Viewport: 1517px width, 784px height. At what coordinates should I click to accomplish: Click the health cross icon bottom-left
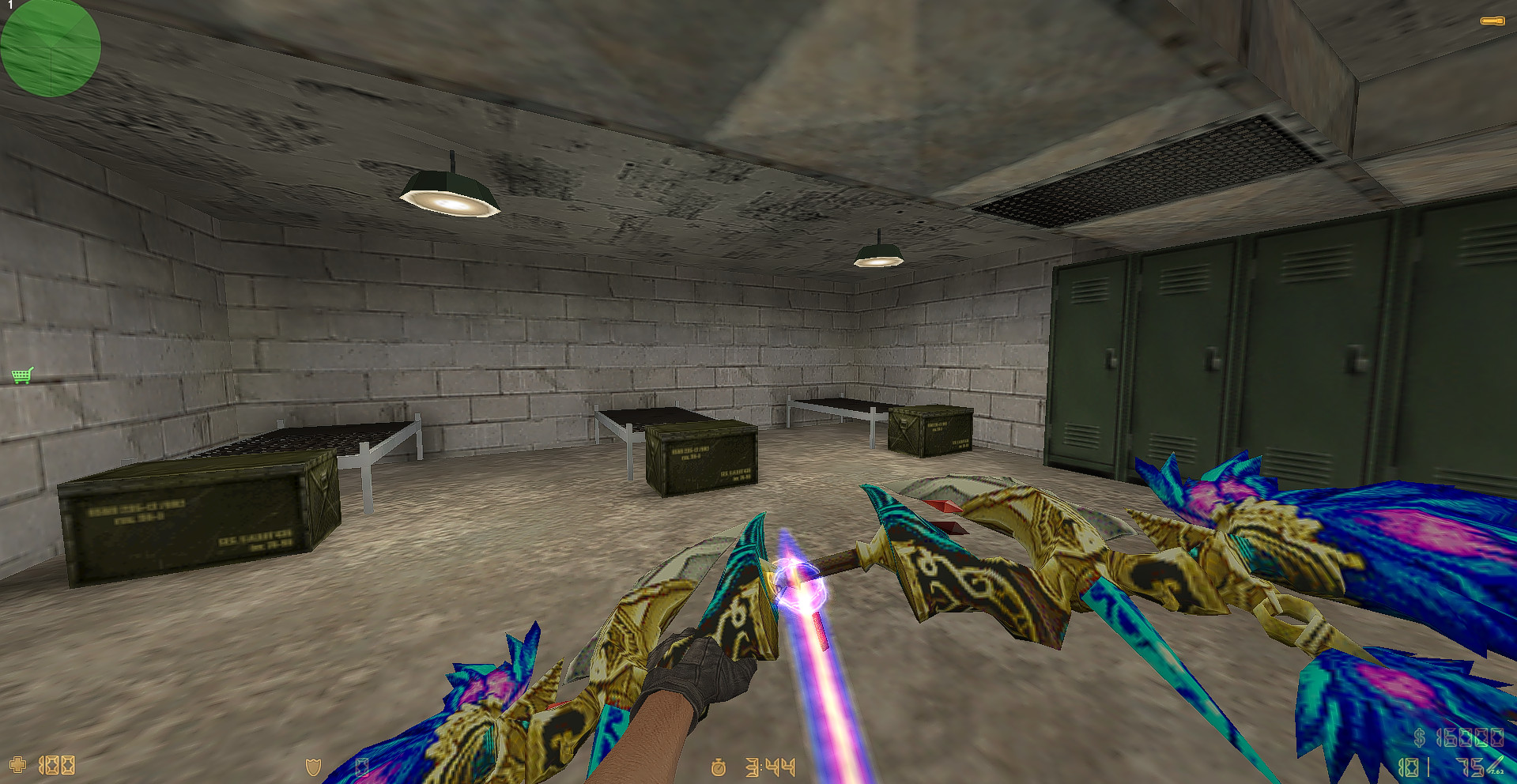coord(17,766)
